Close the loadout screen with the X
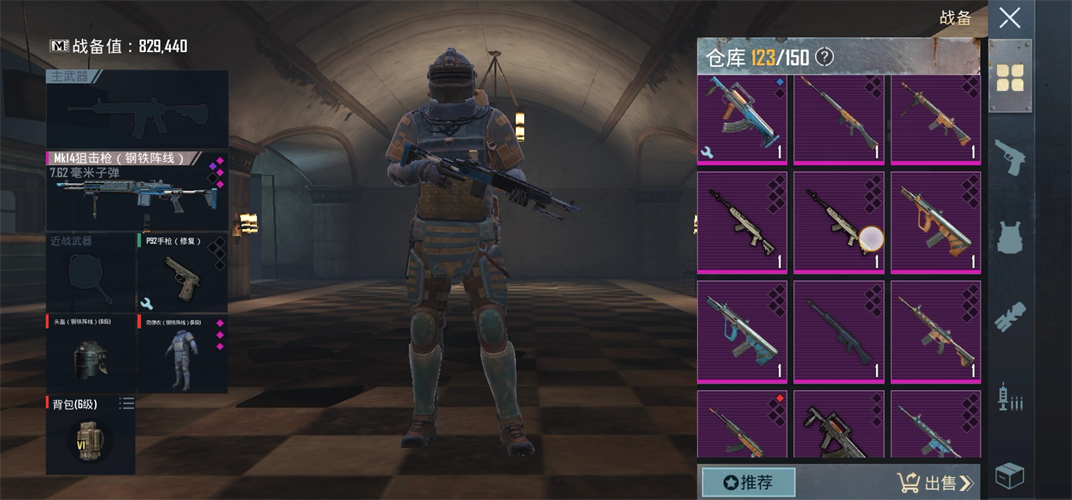This screenshot has height=500, width=1072. [1010, 18]
